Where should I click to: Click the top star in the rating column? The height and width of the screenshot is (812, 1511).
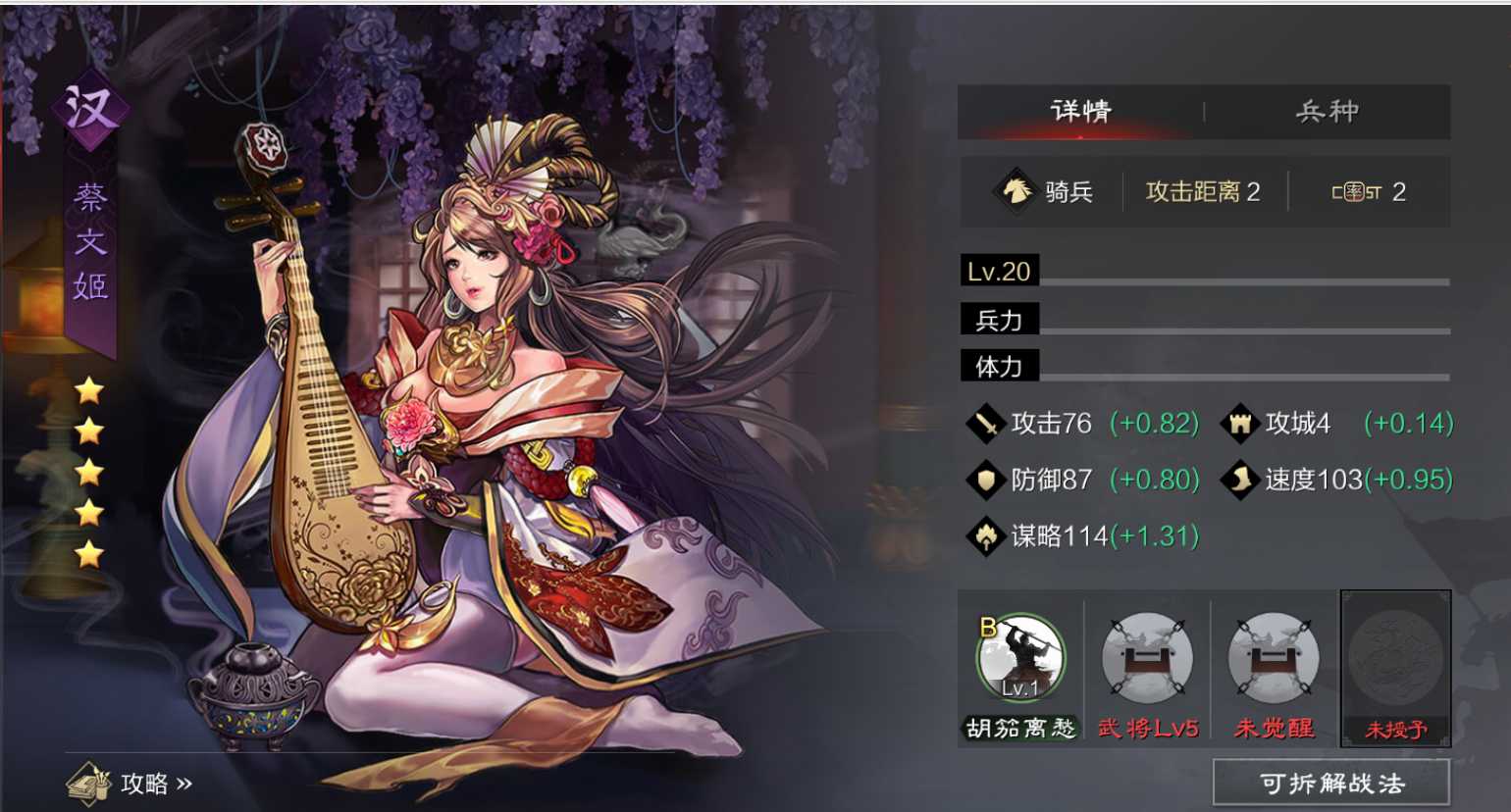(86, 388)
